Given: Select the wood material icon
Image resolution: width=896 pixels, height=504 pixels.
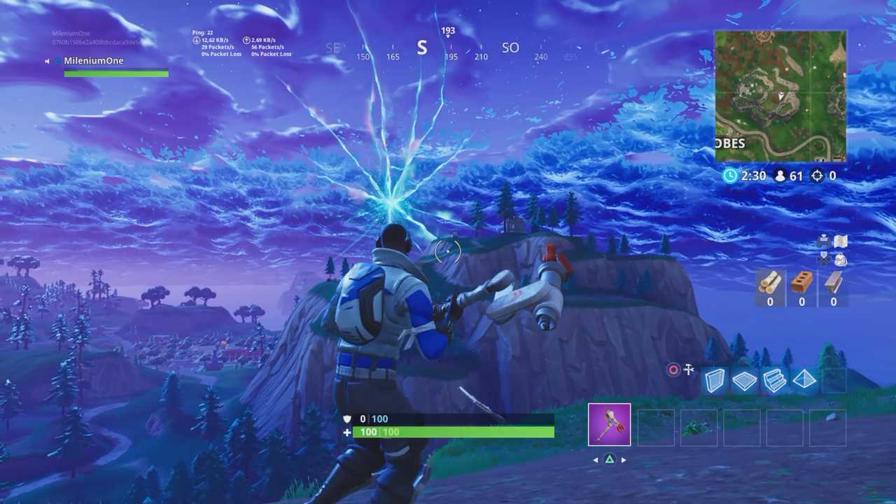Looking at the screenshot, I should pos(769,284).
